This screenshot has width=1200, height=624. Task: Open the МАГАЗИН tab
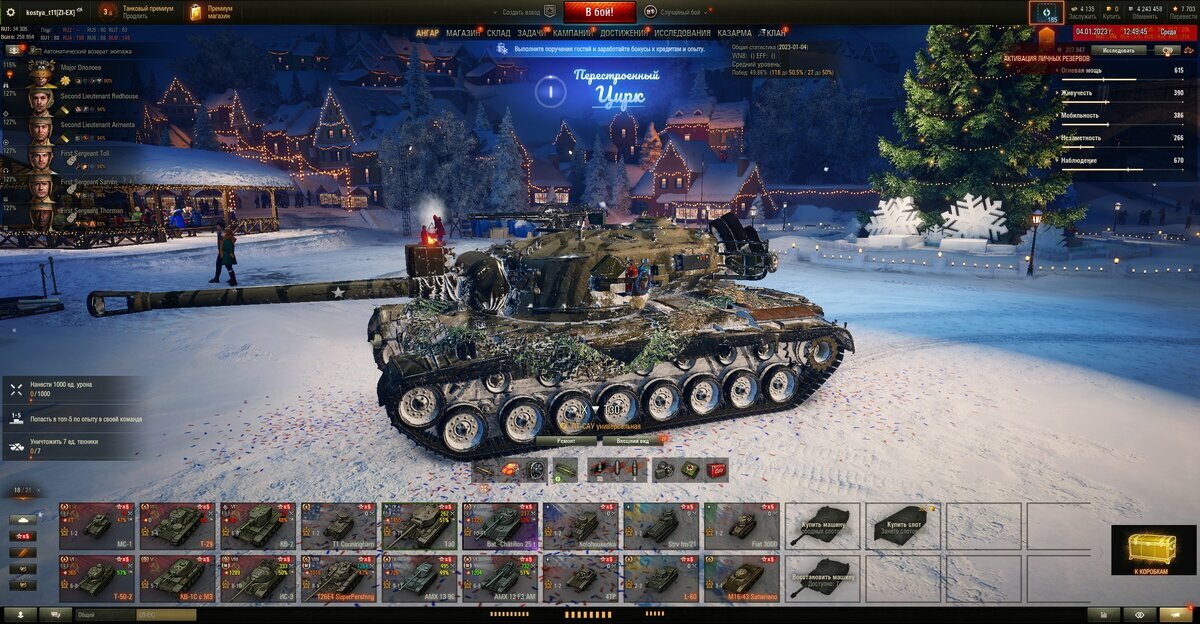462,33
